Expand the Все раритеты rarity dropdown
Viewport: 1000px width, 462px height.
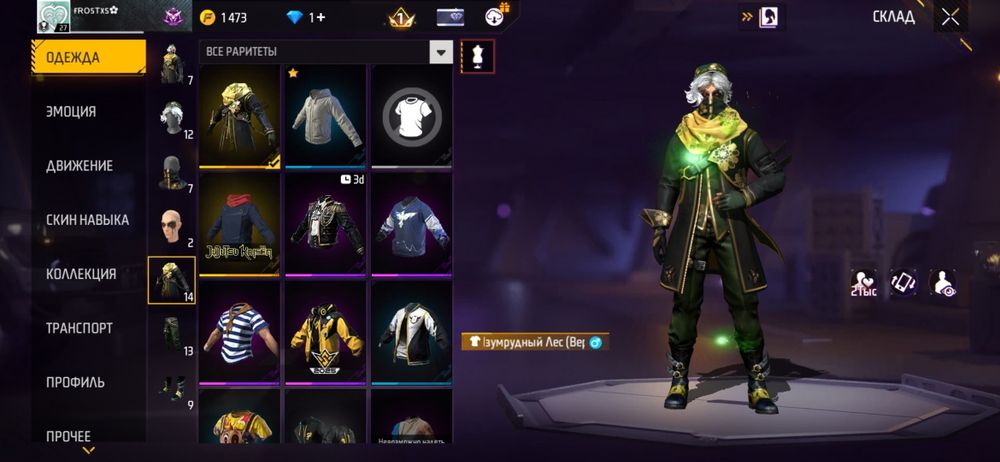(440, 52)
